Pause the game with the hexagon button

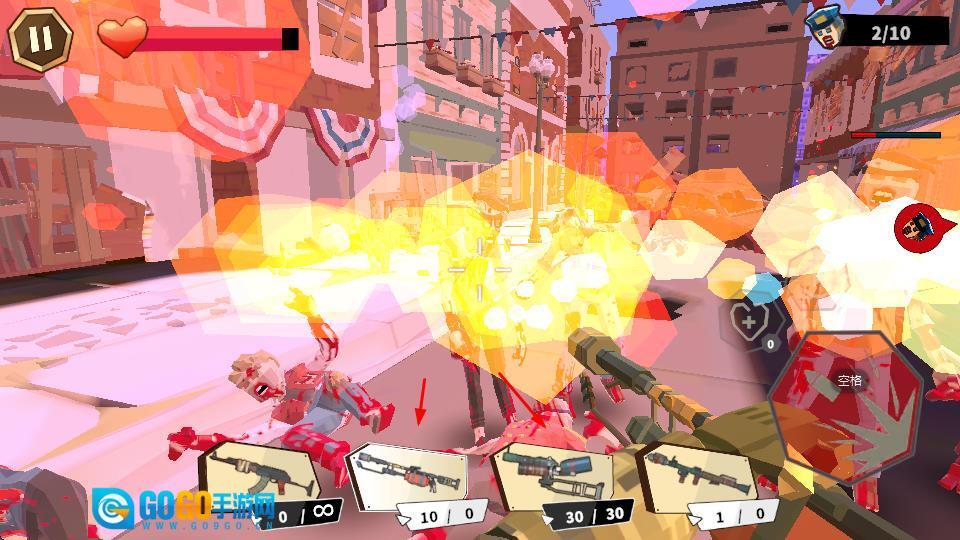(40, 39)
